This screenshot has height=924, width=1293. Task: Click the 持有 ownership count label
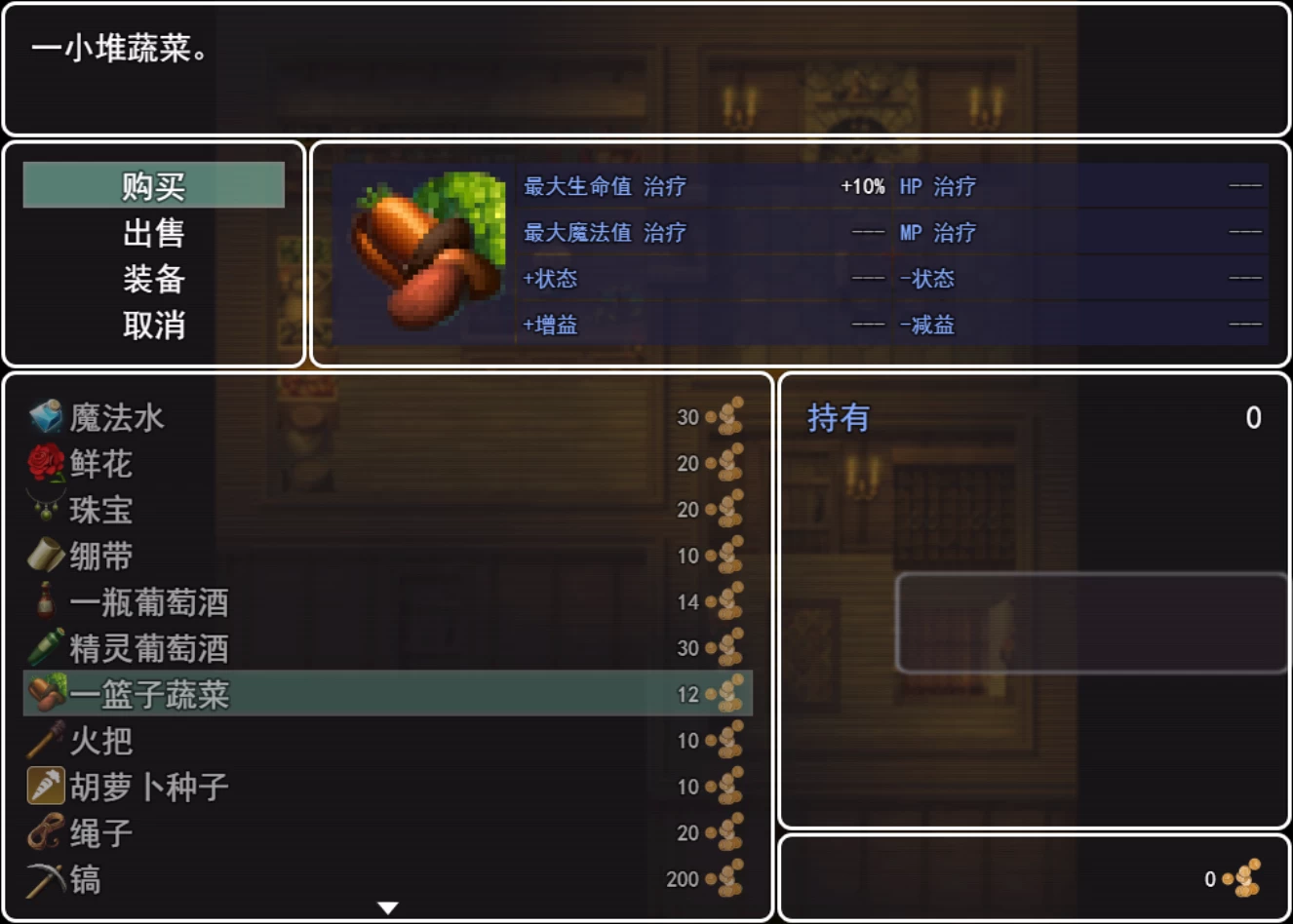(x=837, y=417)
